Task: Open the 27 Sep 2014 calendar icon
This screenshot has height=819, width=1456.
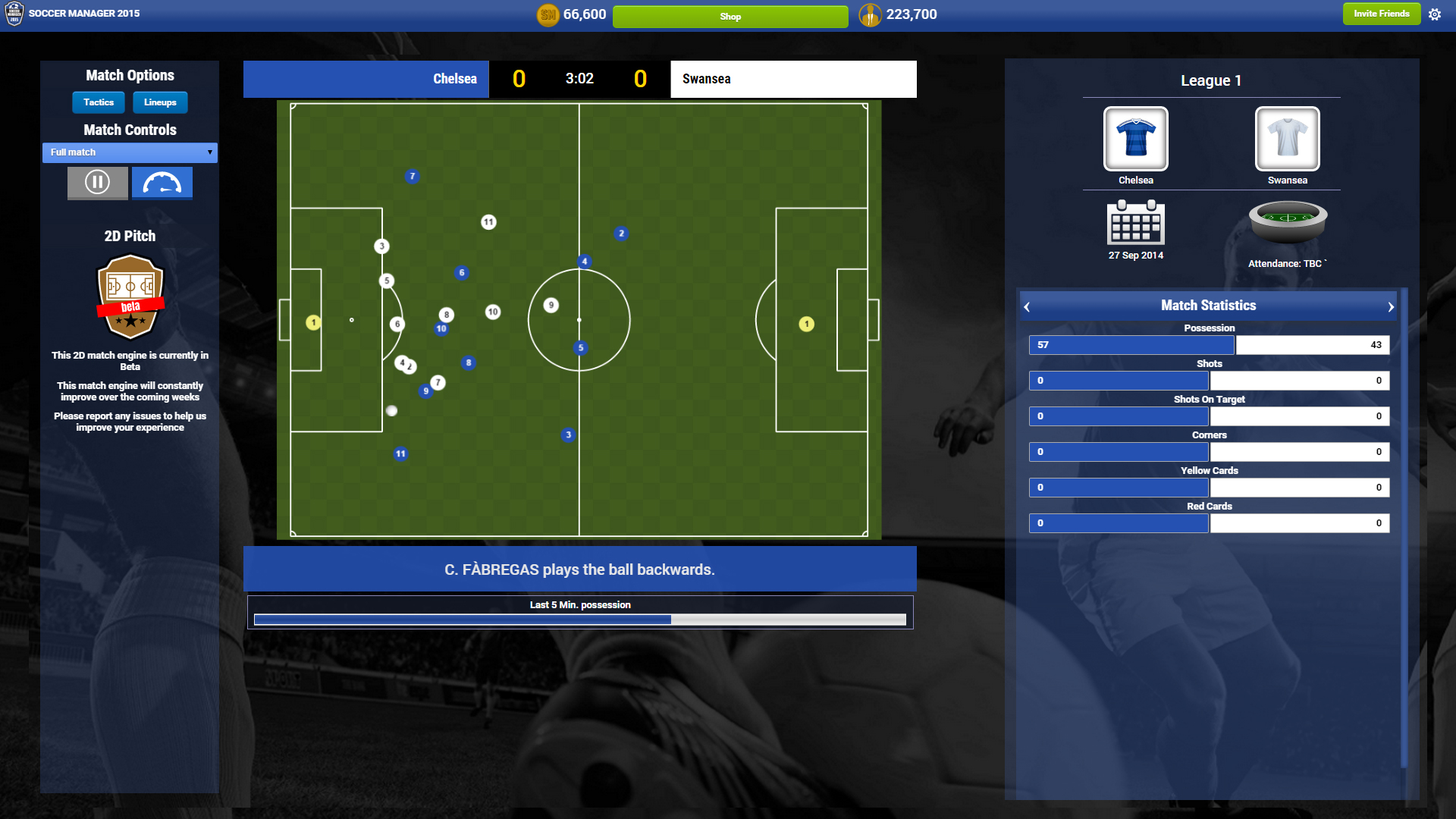Action: (1135, 224)
